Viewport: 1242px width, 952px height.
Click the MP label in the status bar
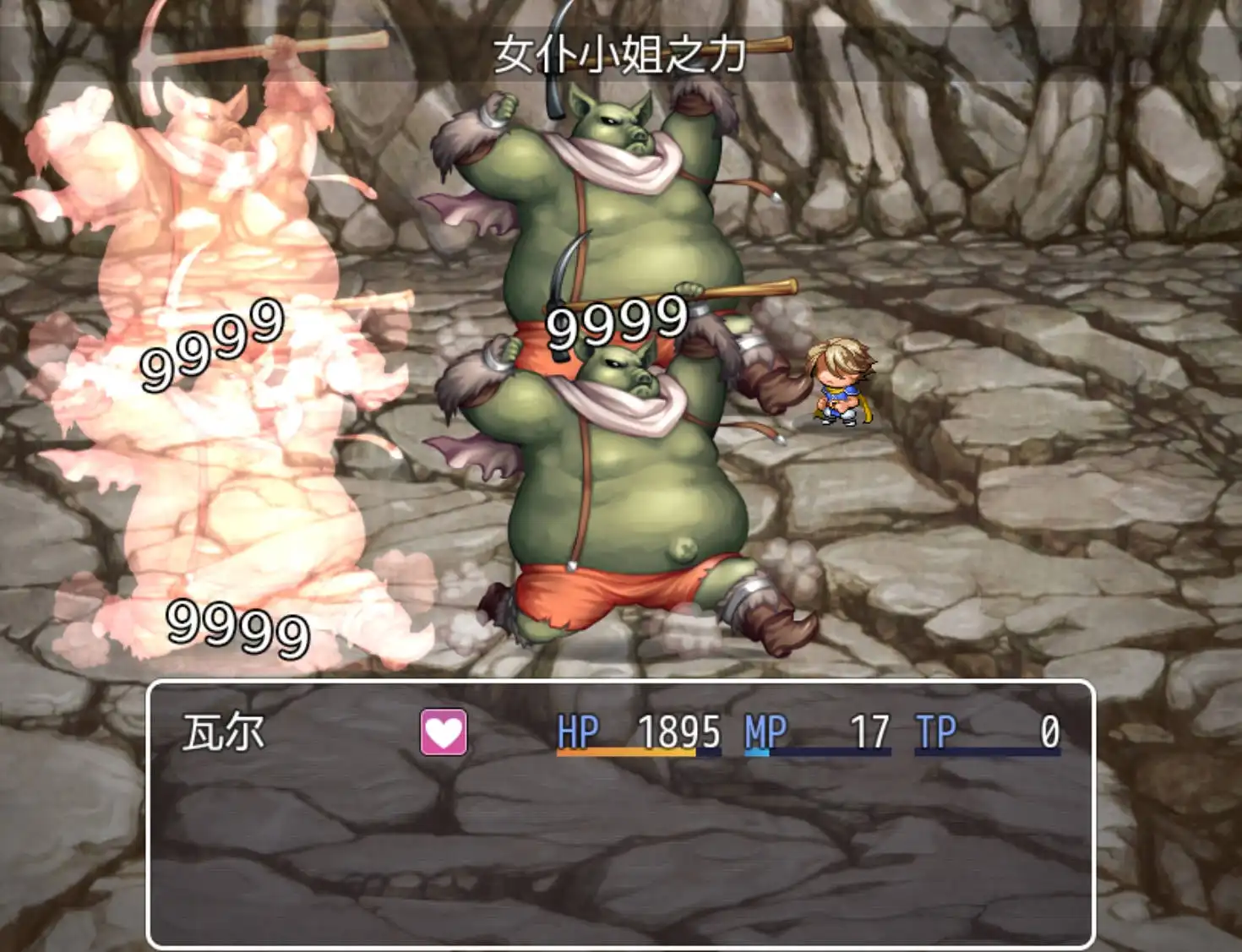coord(765,730)
